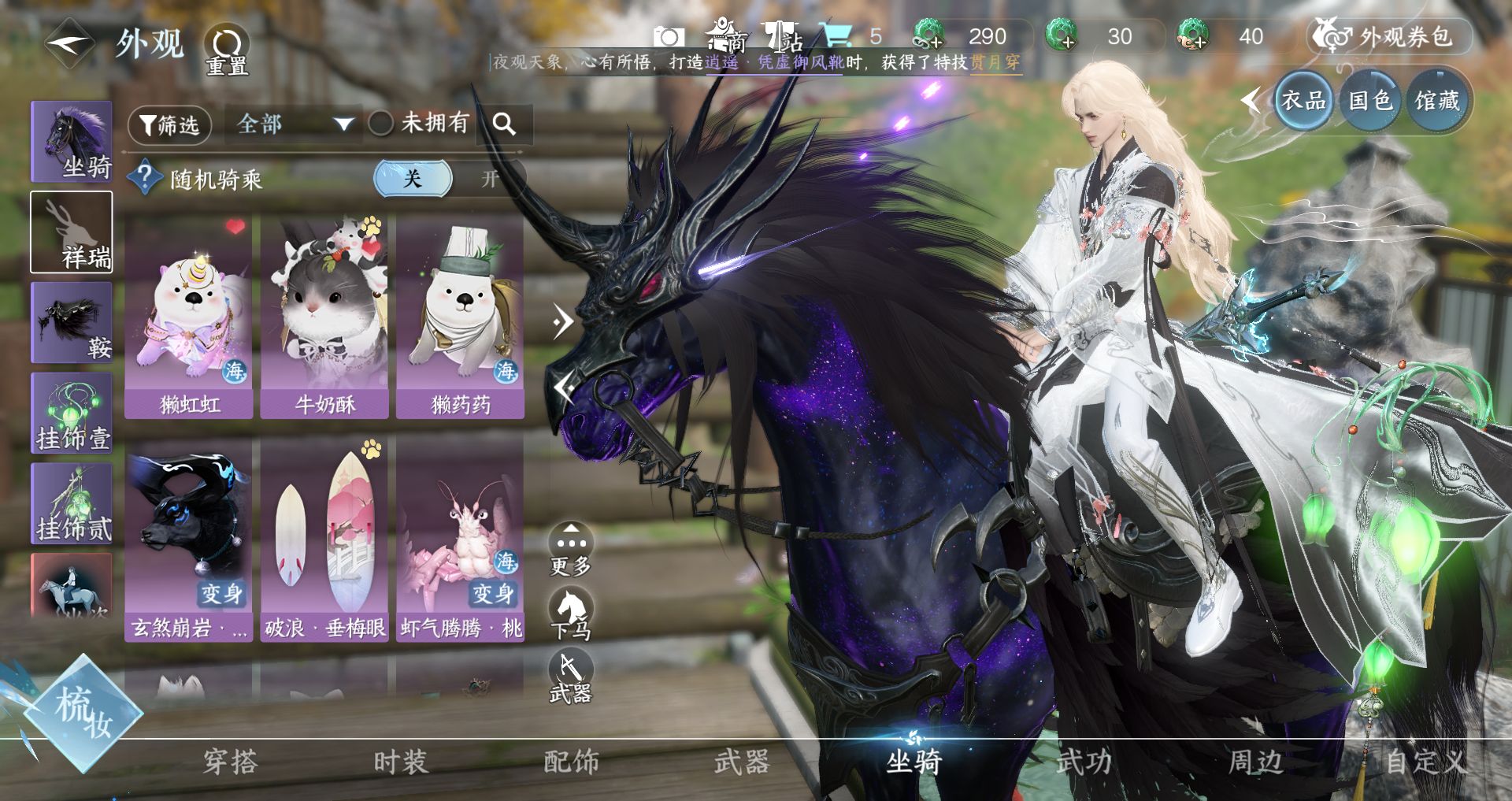Open the 鞍 saddle category
Viewport: 1512px width, 801px height.
(x=72, y=322)
